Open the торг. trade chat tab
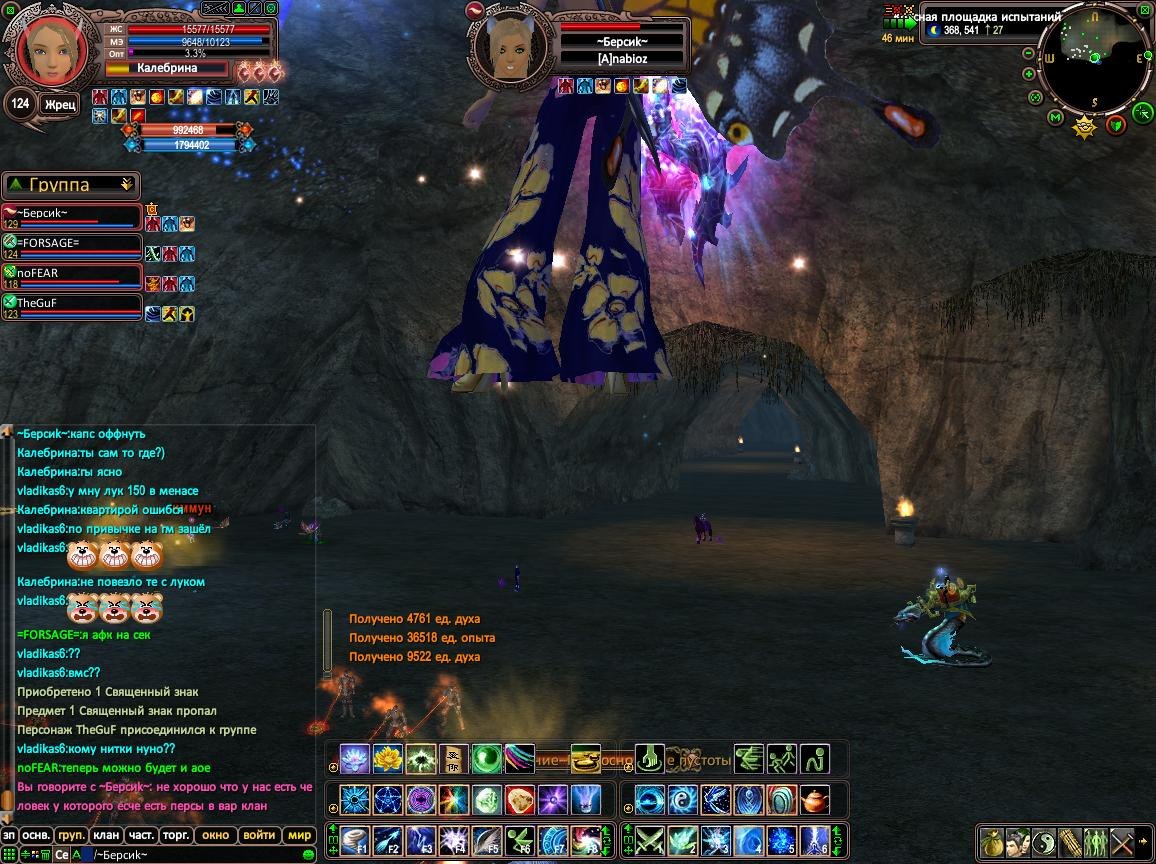Screen dimensions: 1156x864 177,835
